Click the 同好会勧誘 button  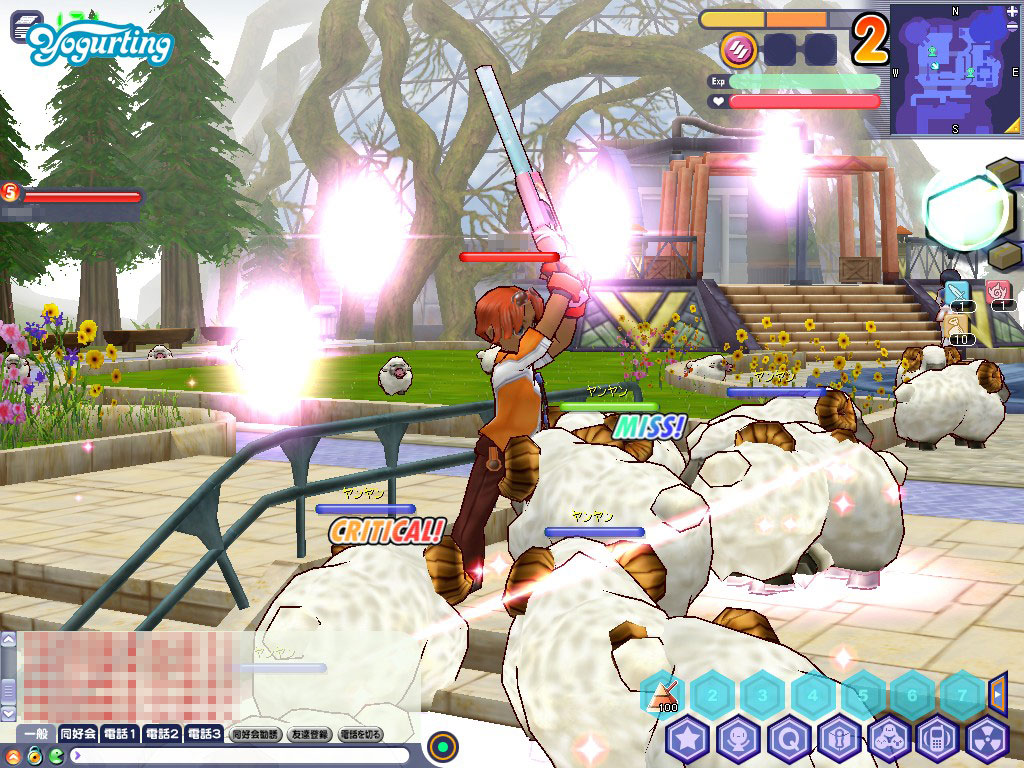click(255, 734)
